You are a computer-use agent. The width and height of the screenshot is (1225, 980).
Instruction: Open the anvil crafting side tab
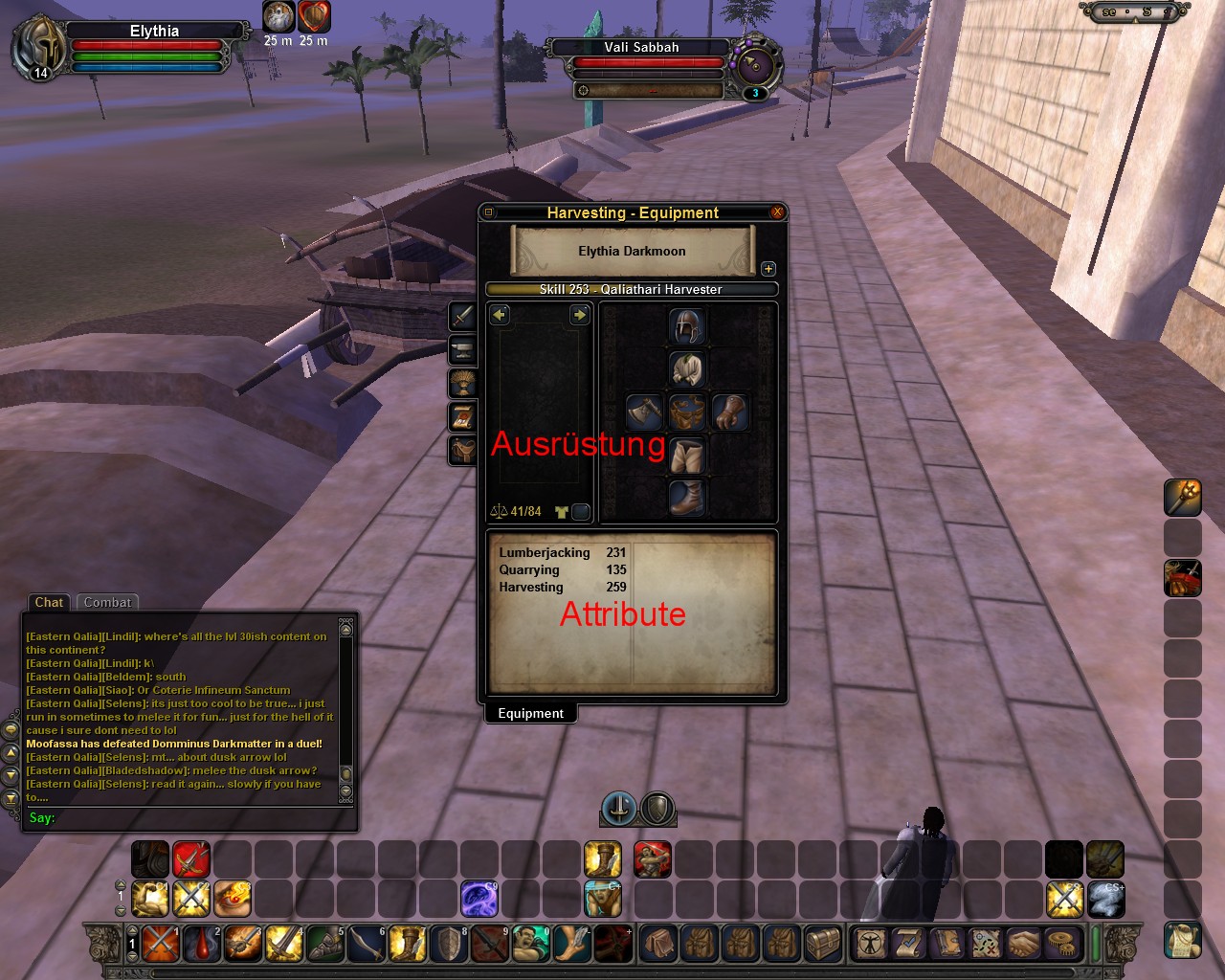point(463,349)
